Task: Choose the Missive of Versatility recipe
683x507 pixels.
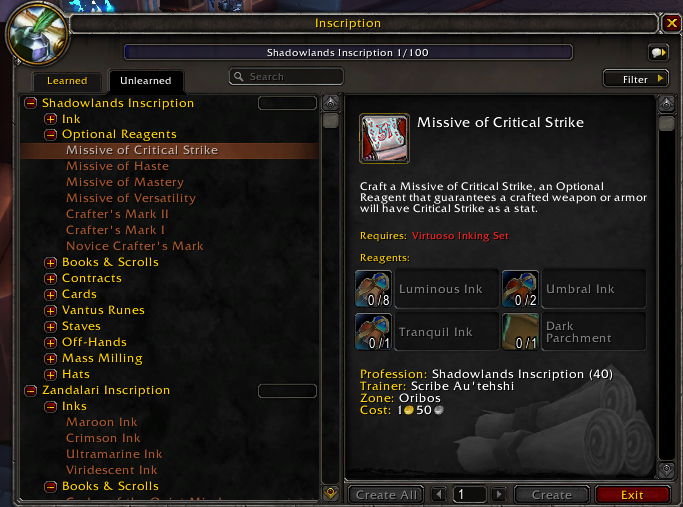Action: point(130,198)
